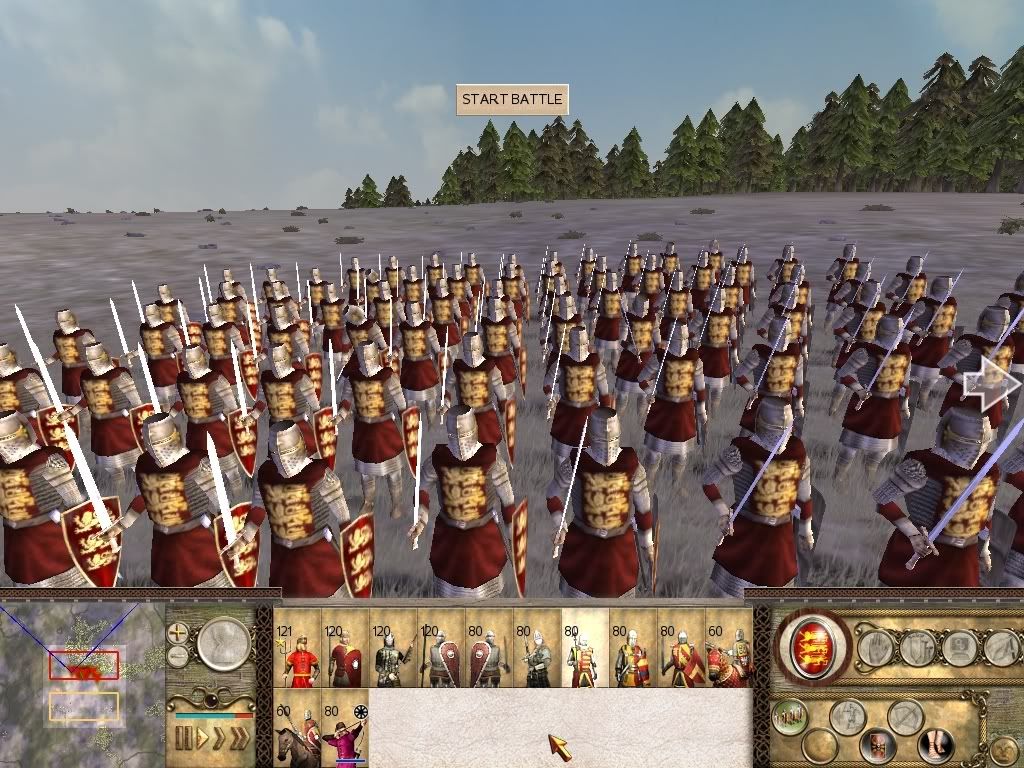The width and height of the screenshot is (1024, 768).
Task: Zoom in the minimap with the plus button
Action: (179, 633)
